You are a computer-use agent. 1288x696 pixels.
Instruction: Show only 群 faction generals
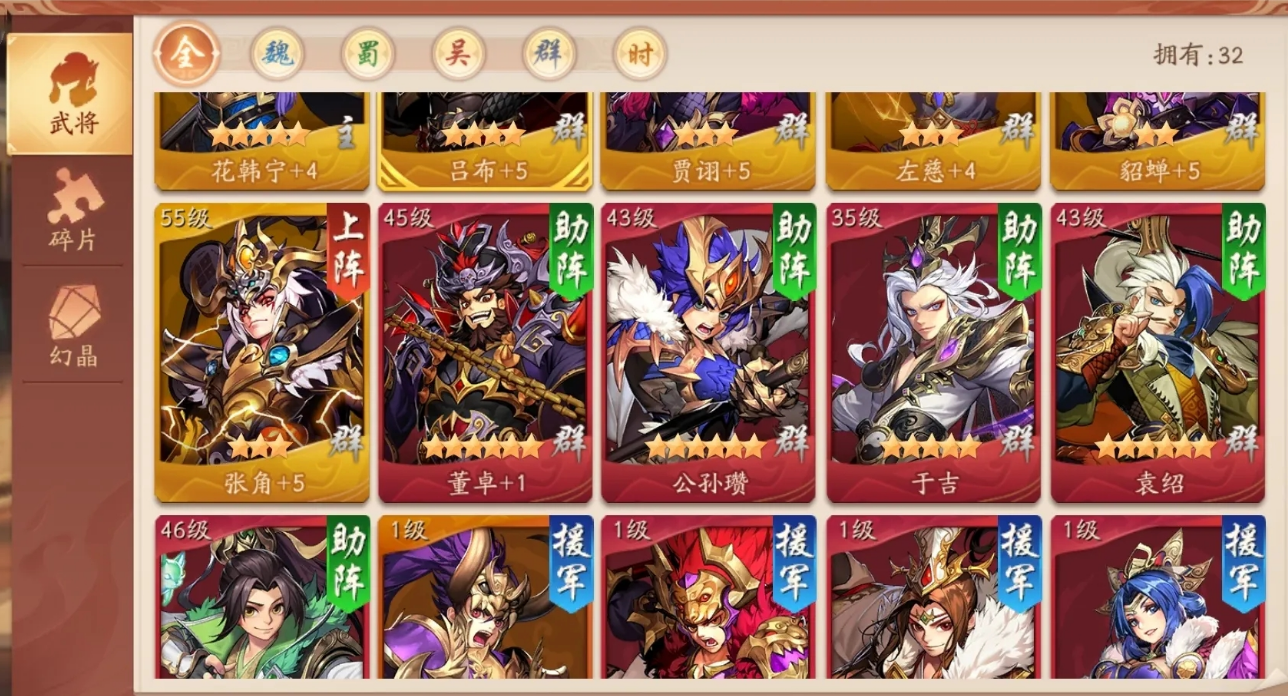click(549, 54)
